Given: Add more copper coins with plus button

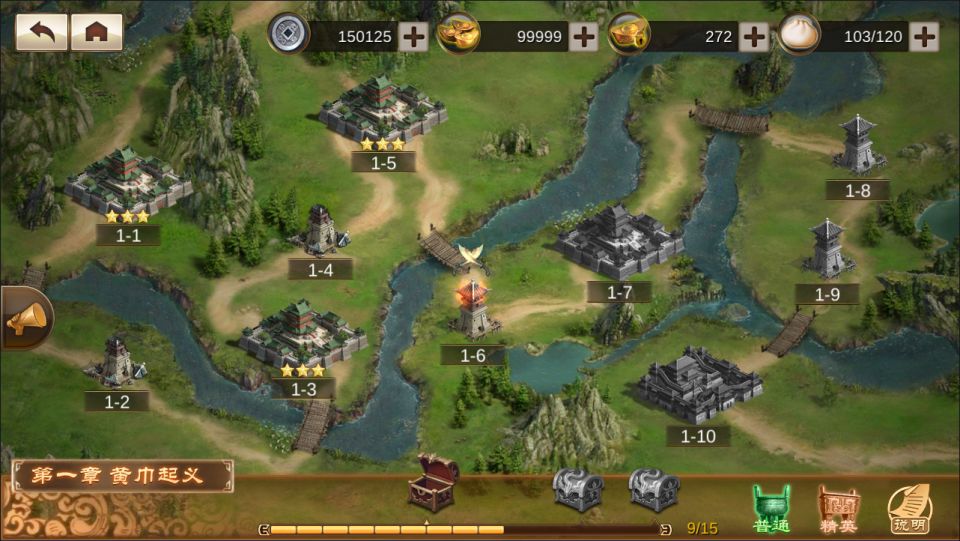Looking at the screenshot, I should (413, 37).
